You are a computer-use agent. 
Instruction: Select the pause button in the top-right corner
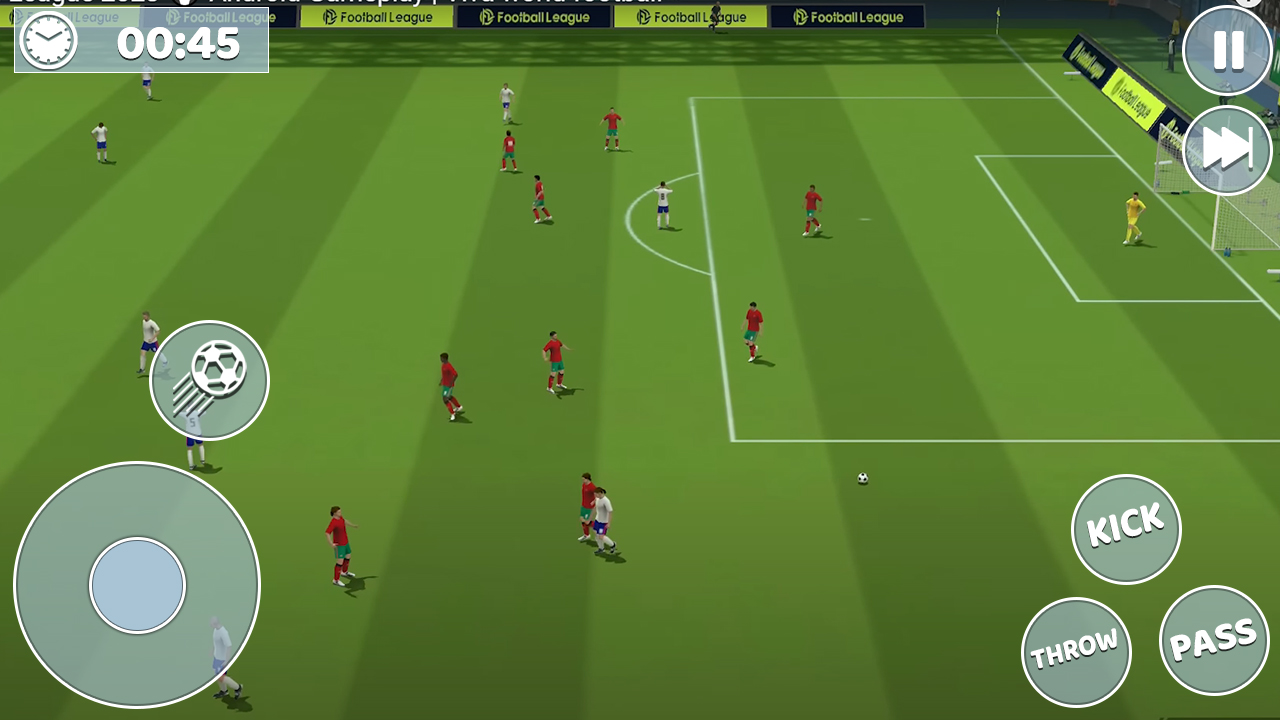point(1227,50)
